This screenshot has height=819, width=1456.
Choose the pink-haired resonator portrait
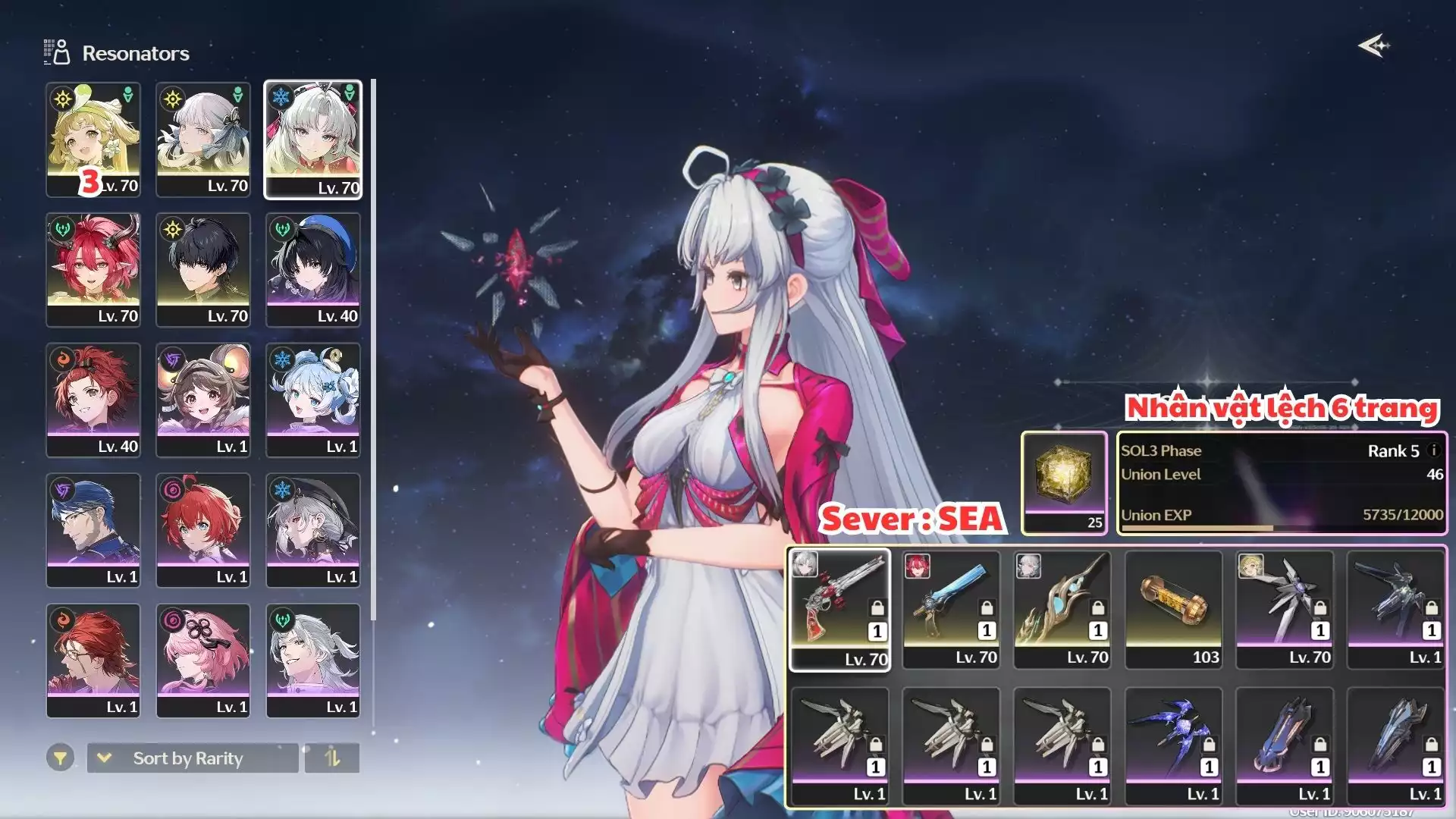[203, 661]
